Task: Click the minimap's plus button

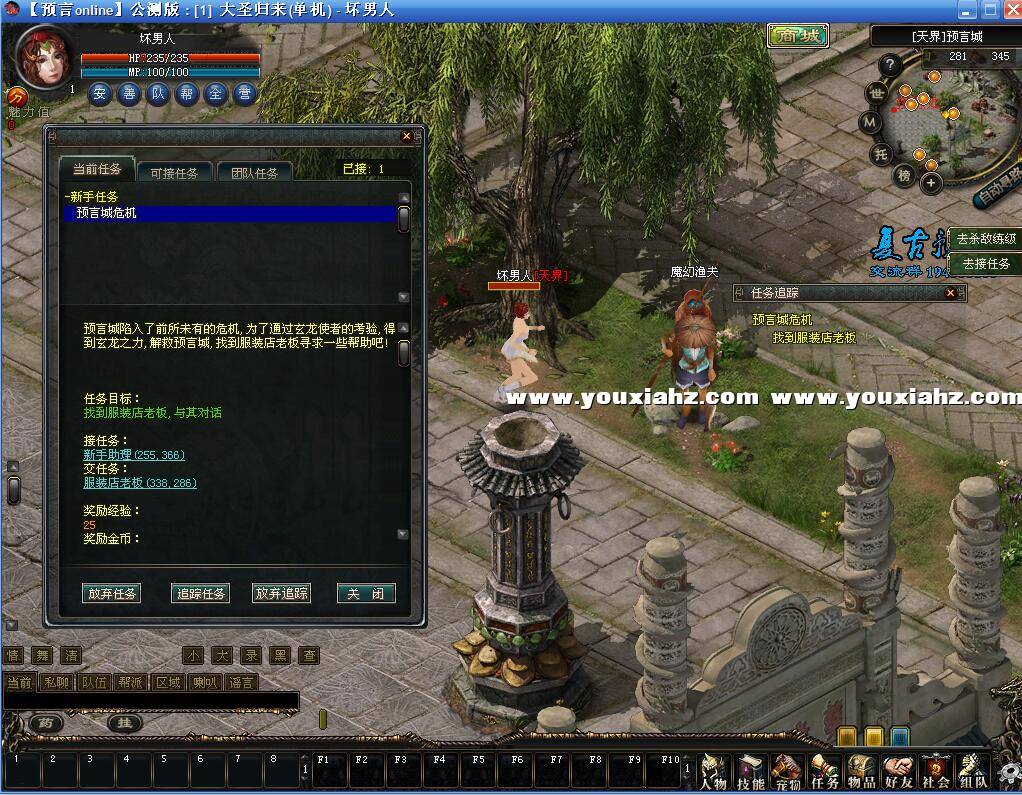Action: [931, 183]
